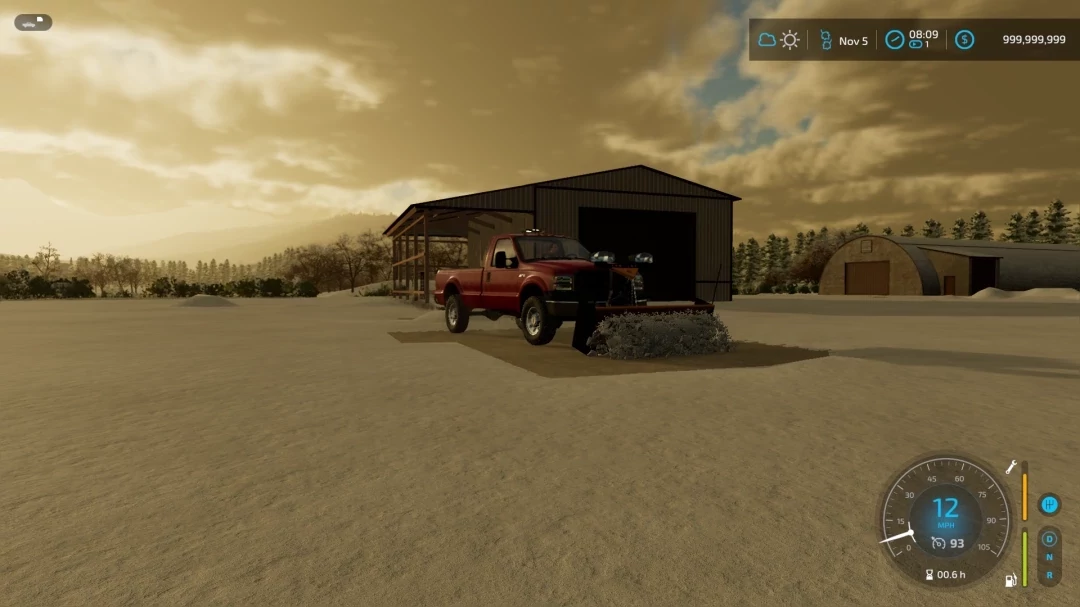The height and width of the screenshot is (607, 1080).
Task: Select Drive gear D indicator
Action: [1049, 539]
